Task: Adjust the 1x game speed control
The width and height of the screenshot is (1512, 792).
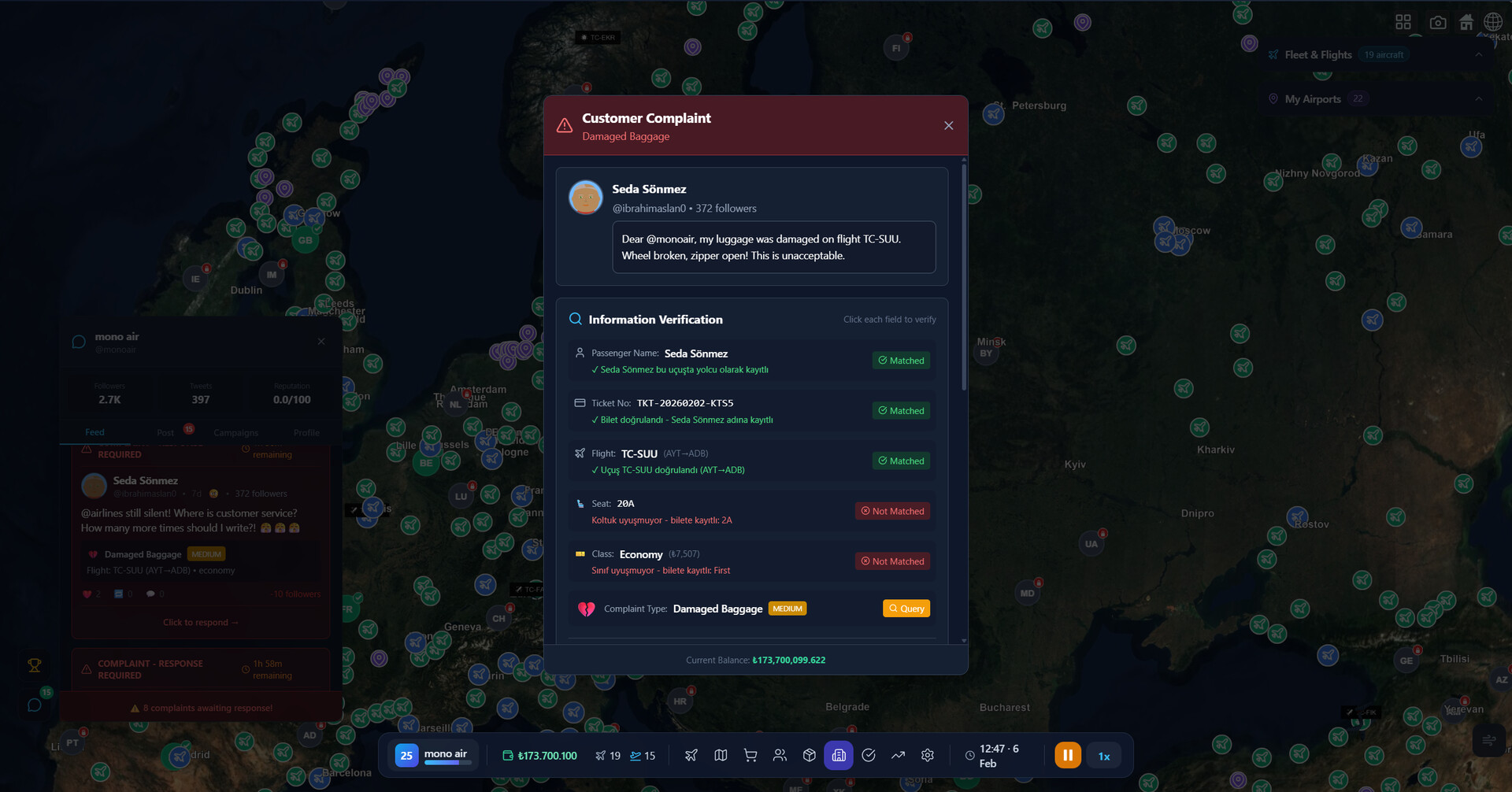Action: (x=1103, y=755)
